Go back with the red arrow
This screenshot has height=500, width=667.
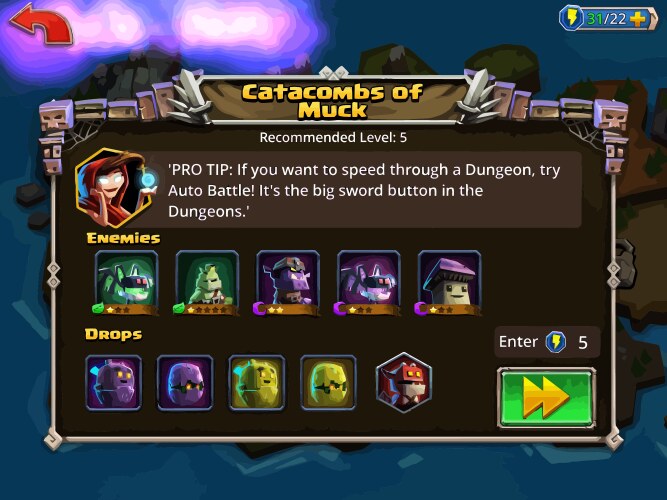point(40,25)
